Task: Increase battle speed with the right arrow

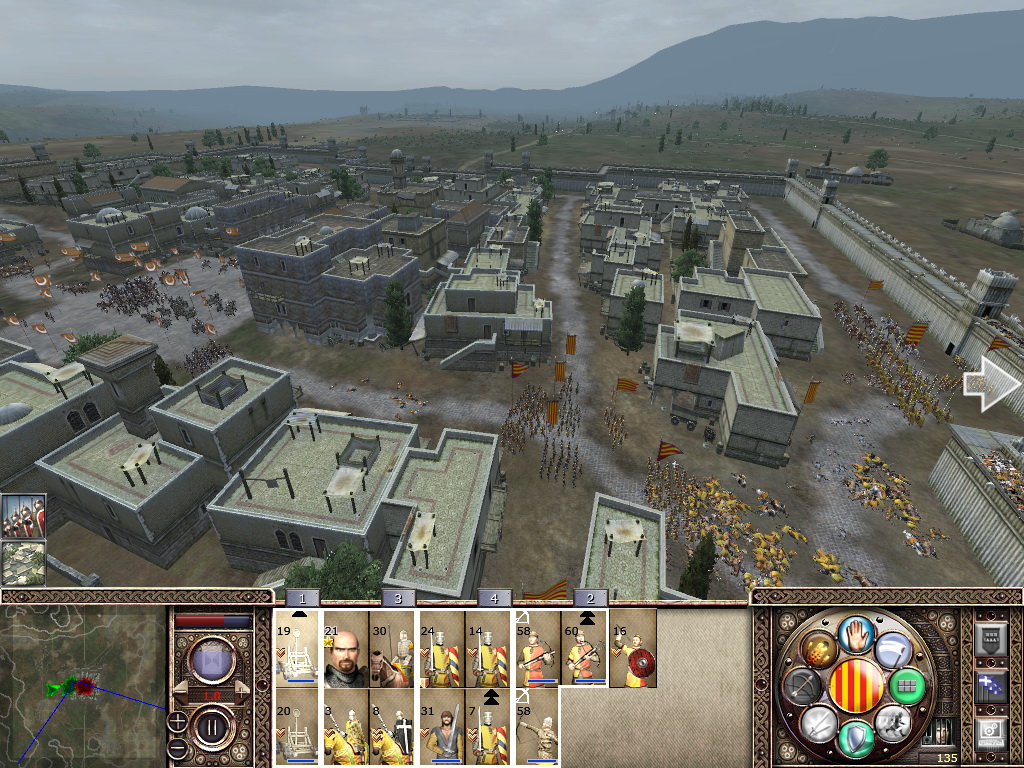Action: pyautogui.click(x=241, y=694)
